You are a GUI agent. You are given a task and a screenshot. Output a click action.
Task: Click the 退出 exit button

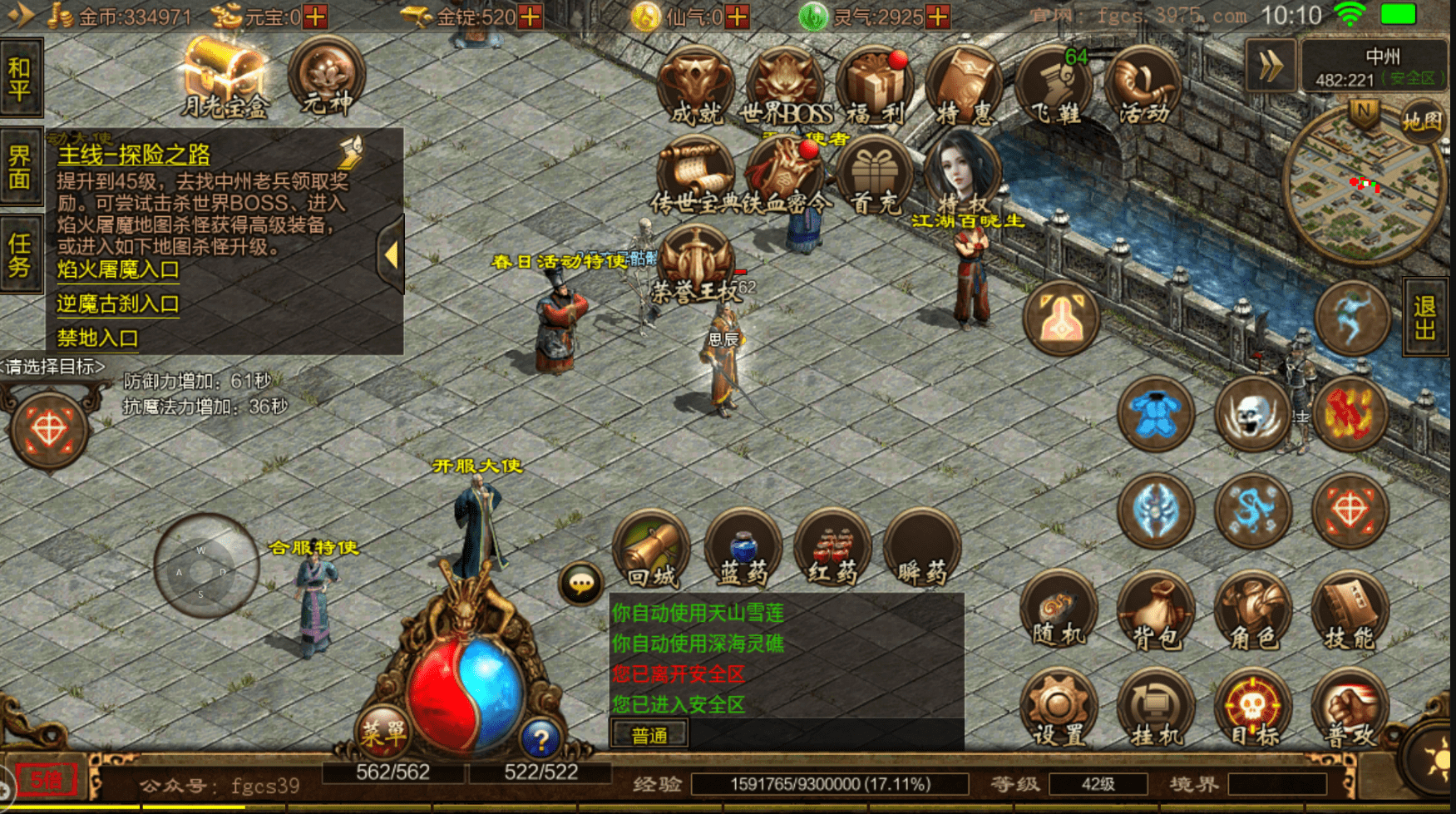(x=1425, y=318)
